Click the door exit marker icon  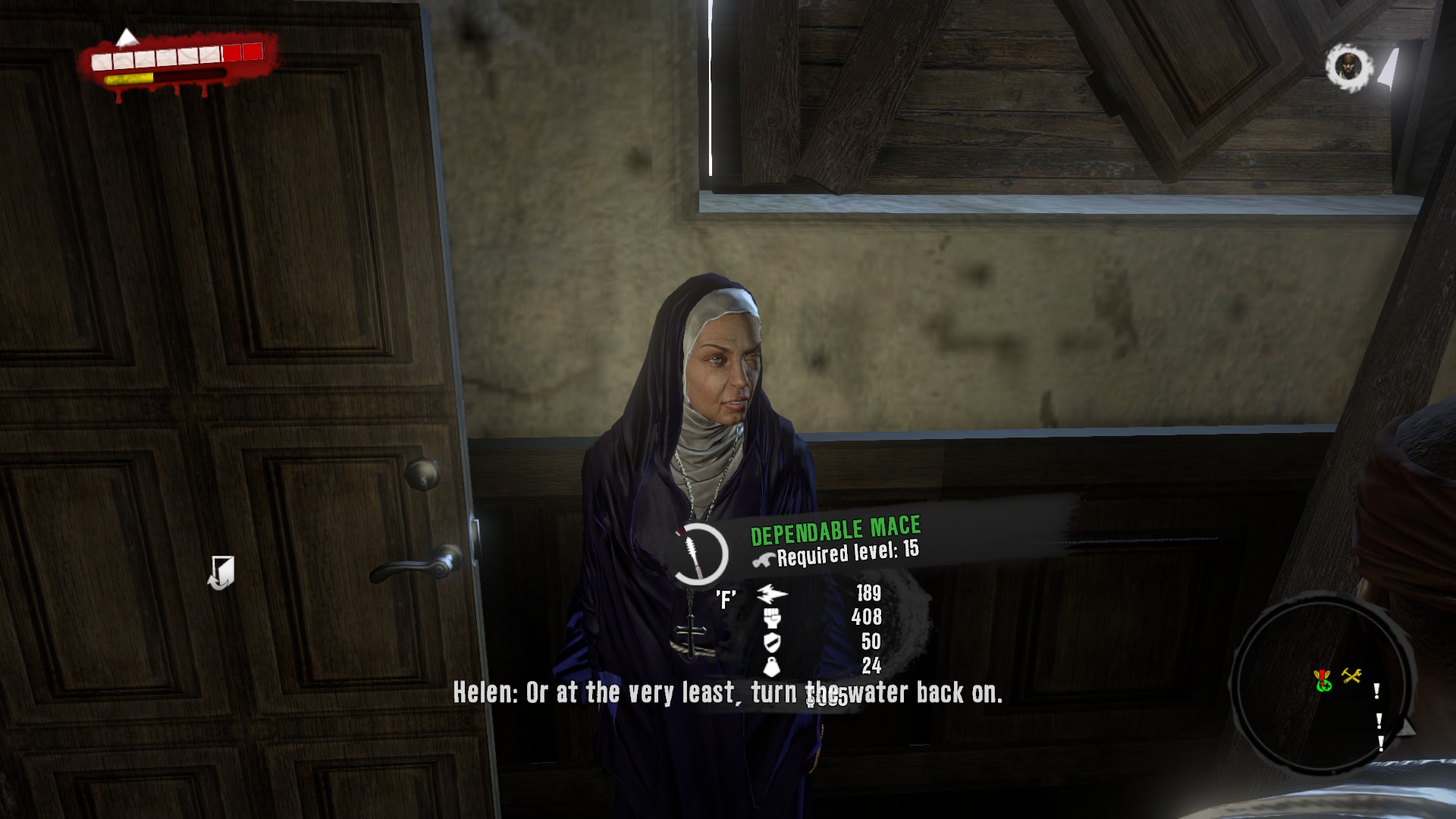point(221,573)
